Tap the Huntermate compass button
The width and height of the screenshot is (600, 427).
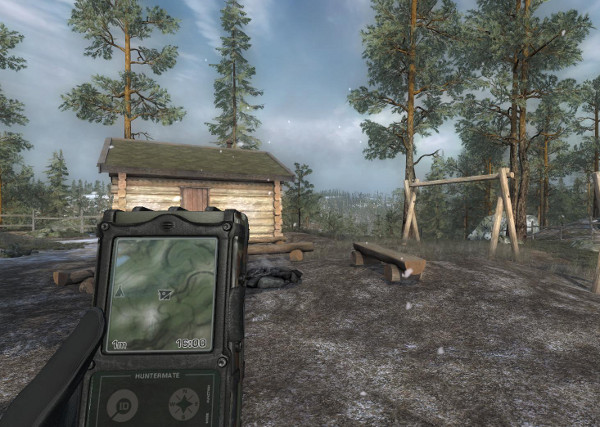point(183,403)
